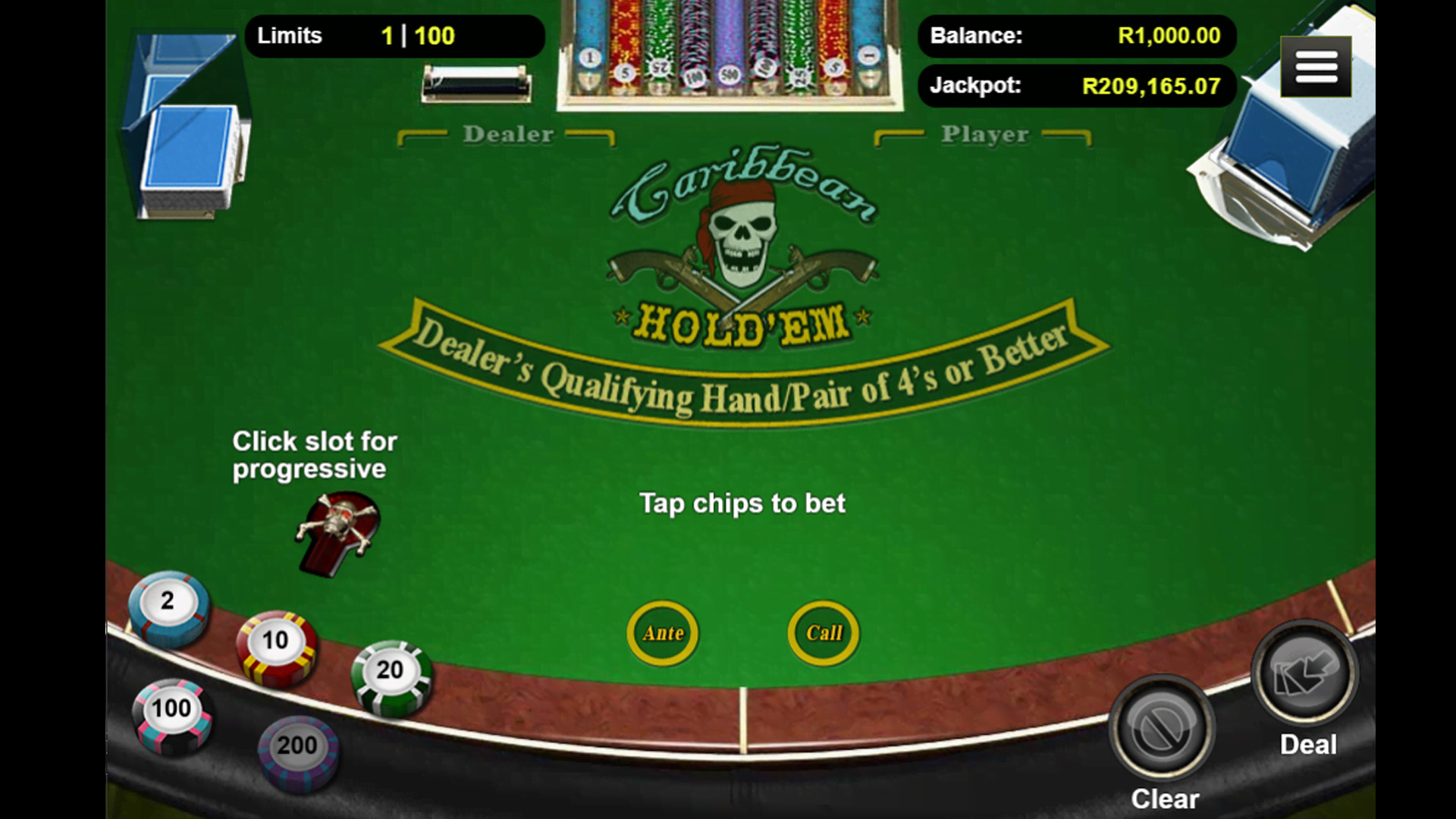Choose the green 20 chip

tap(391, 674)
